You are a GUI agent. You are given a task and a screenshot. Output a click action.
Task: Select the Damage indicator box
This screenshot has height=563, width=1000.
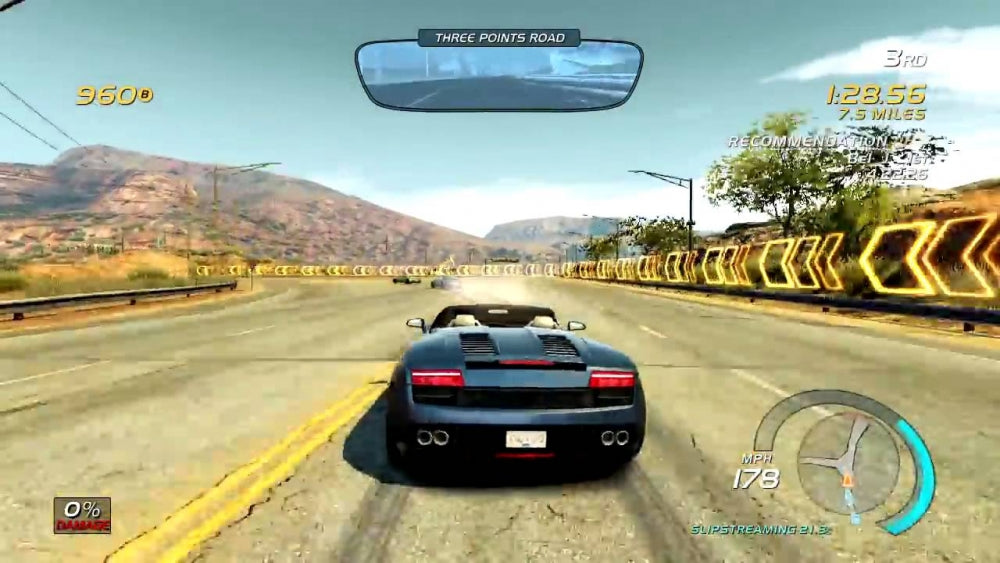tap(82, 514)
